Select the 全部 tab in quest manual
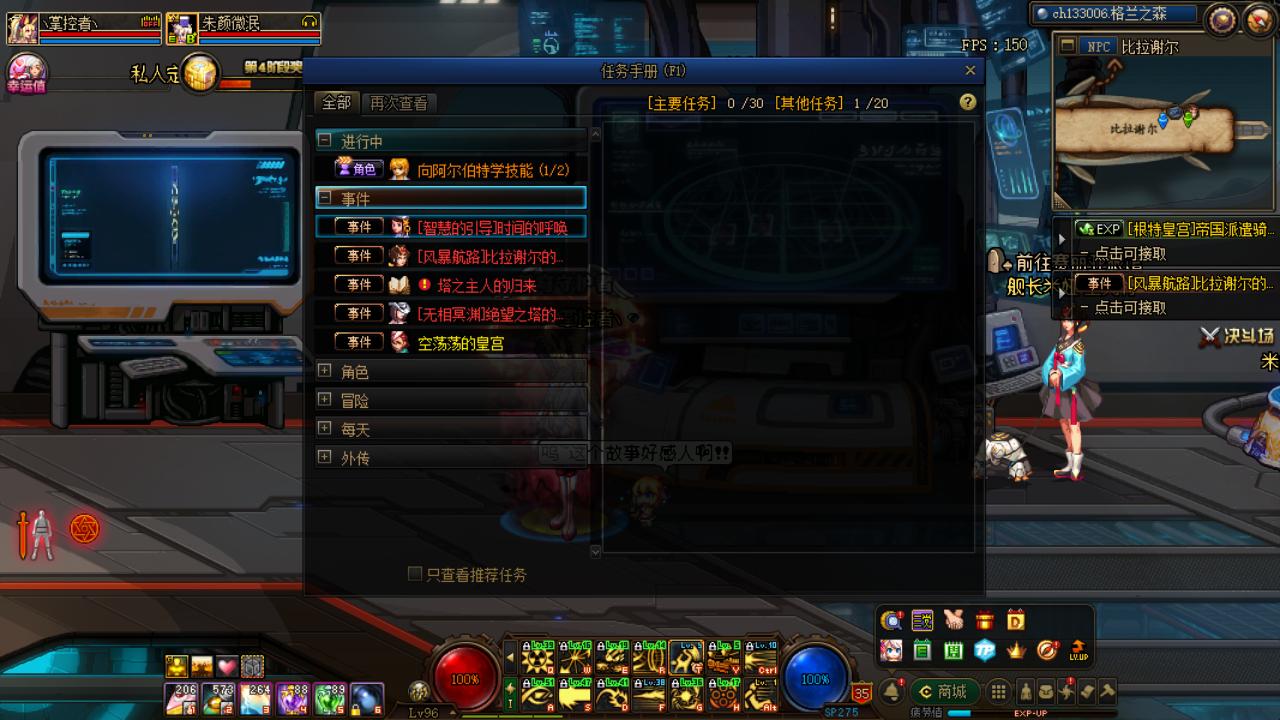 click(335, 103)
